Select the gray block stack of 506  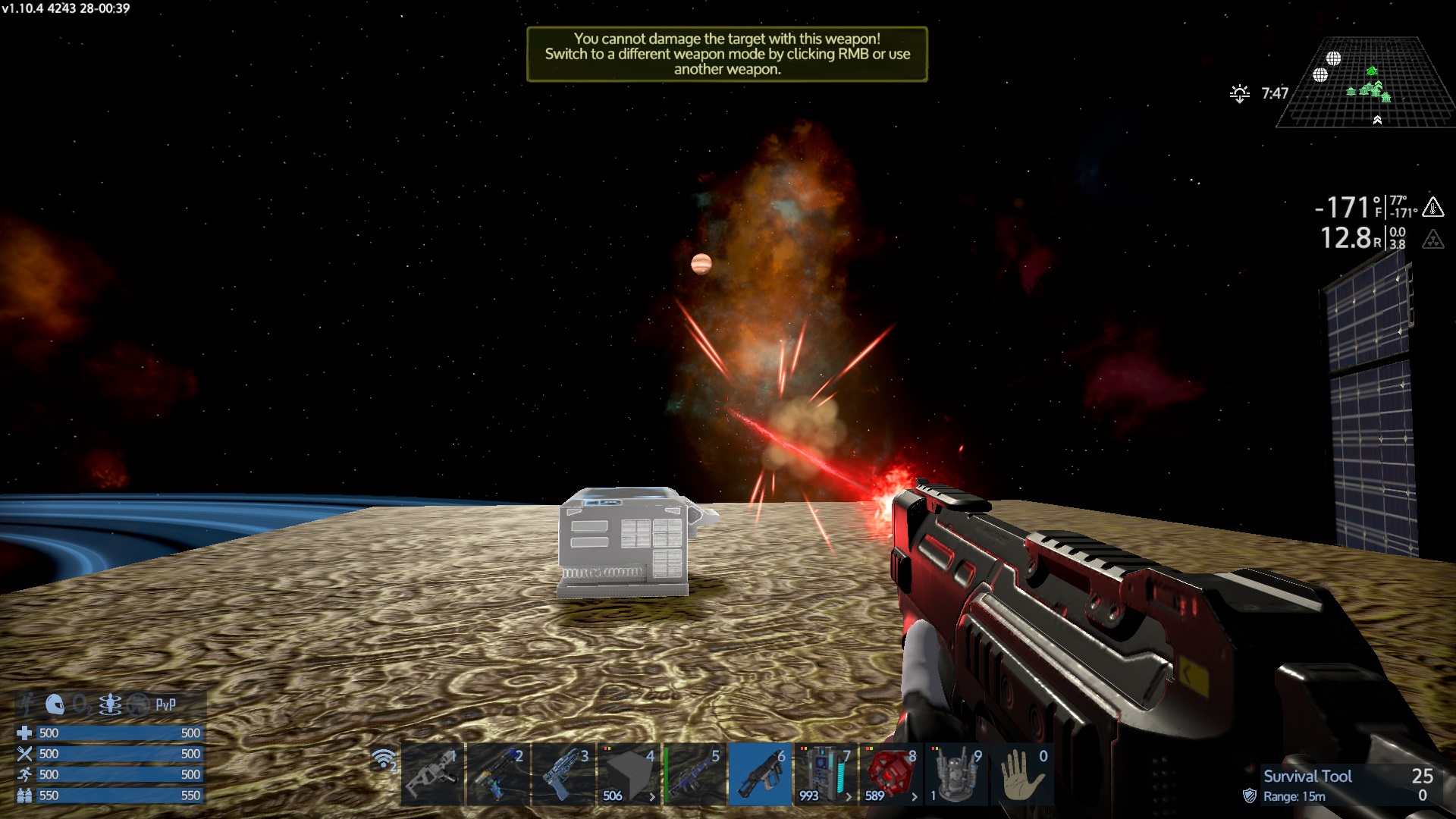point(629,775)
